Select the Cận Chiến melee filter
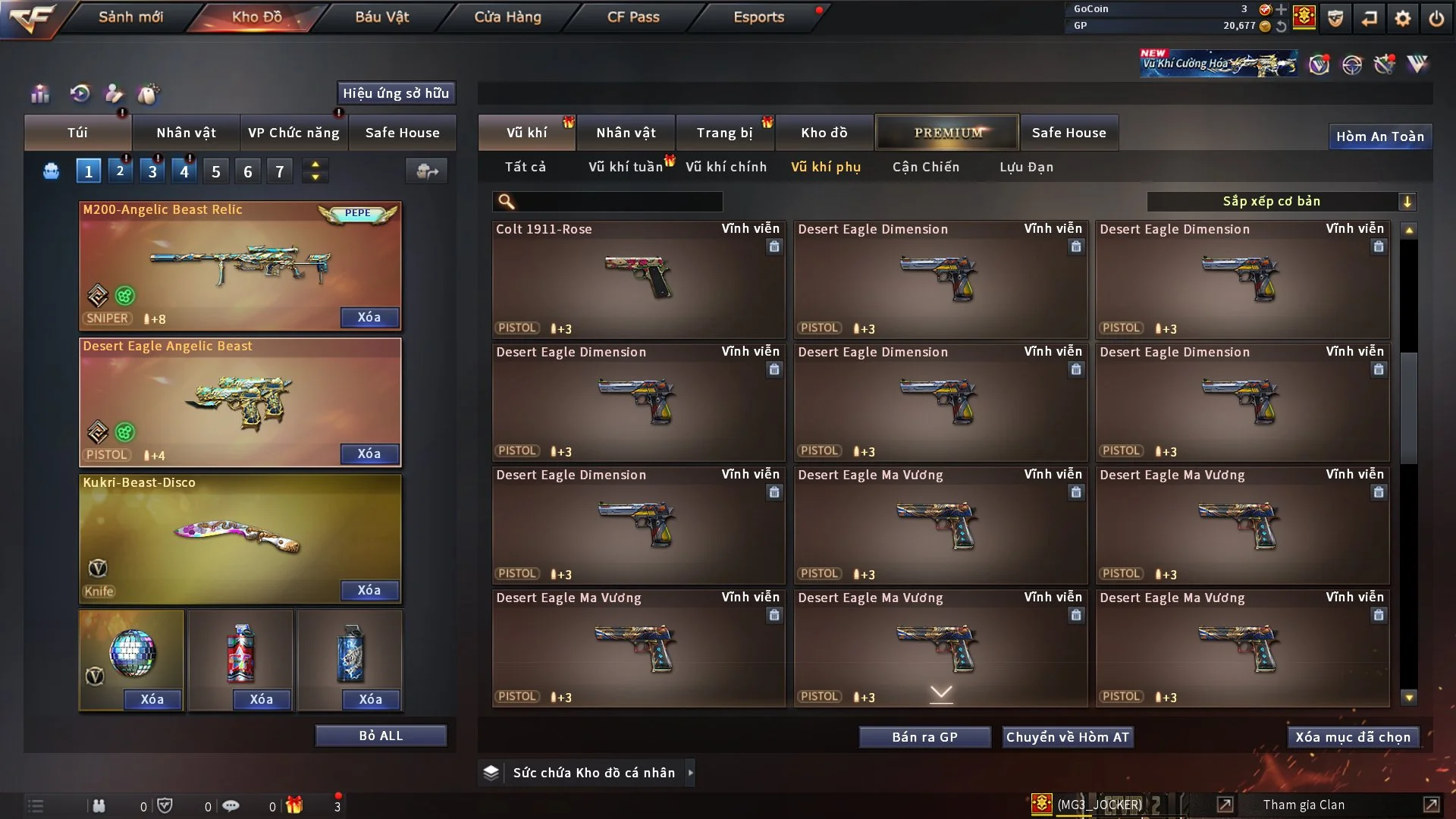Screen dimensions: 1456x819 tap(926, 167)
